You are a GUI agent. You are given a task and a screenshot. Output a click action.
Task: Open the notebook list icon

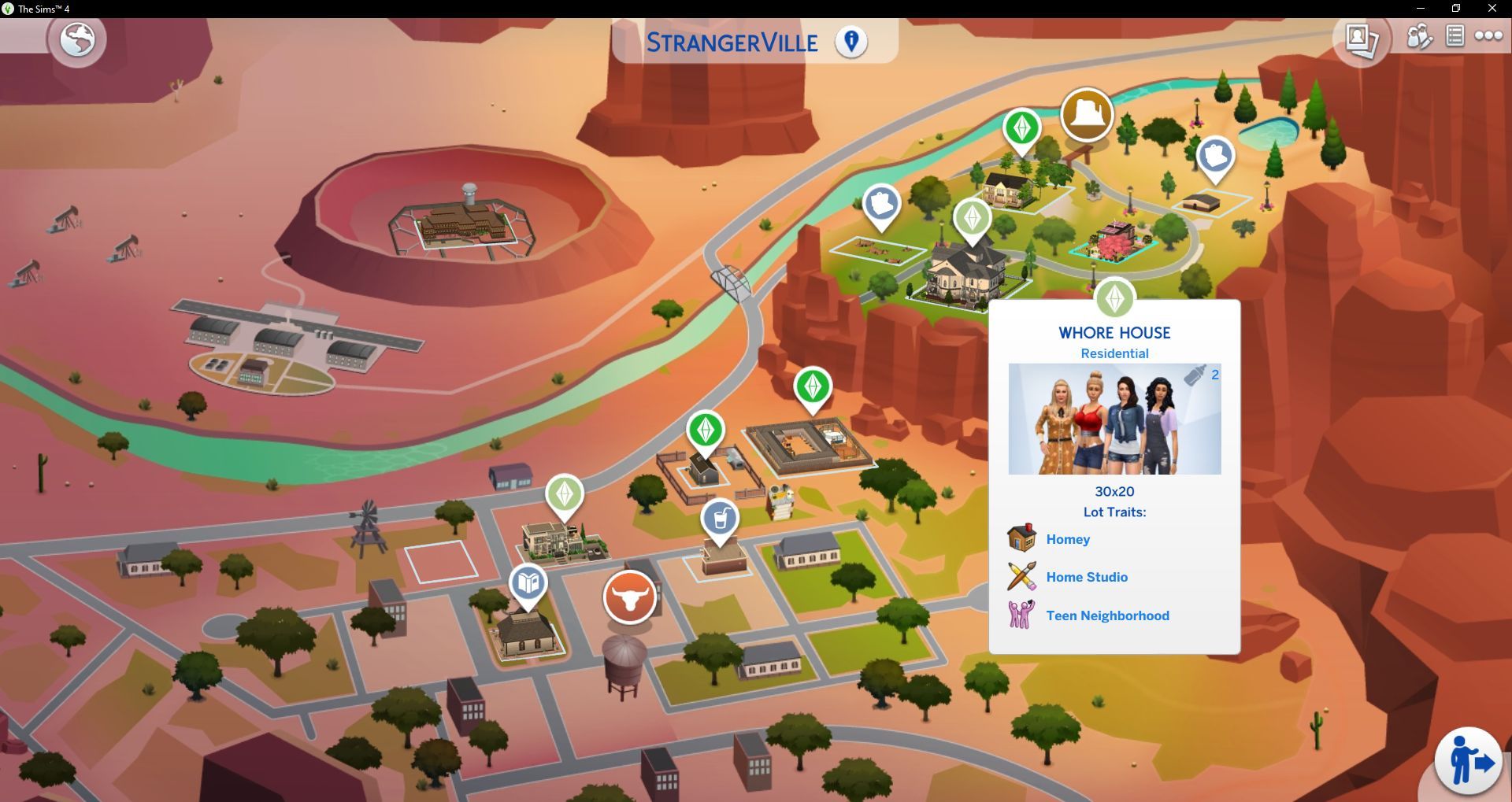click(1455, 36)
